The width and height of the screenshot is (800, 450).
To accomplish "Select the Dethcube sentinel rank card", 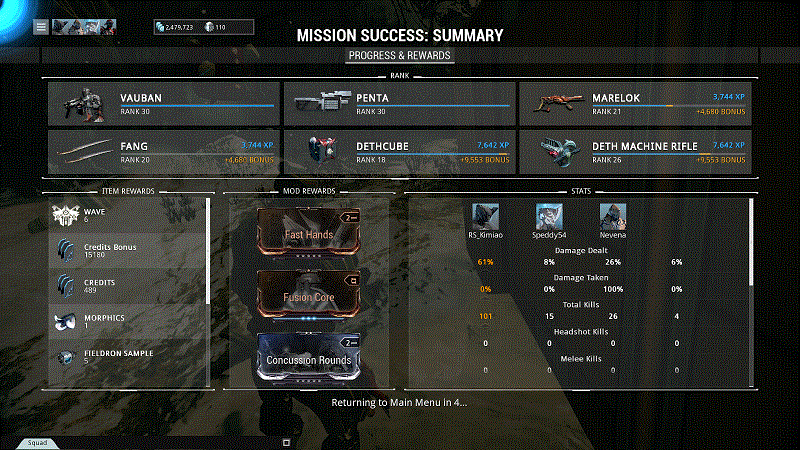I will tap(398, 151).
